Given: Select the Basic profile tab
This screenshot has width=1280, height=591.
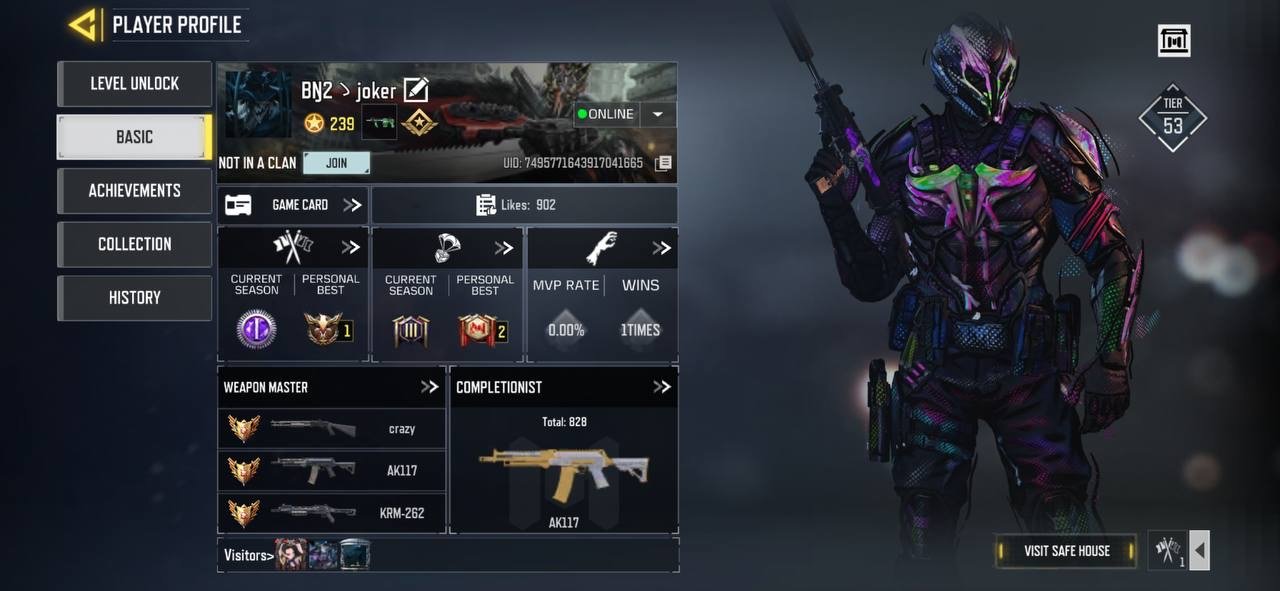Looking at the screenshot, I should [x=134, y=137].
